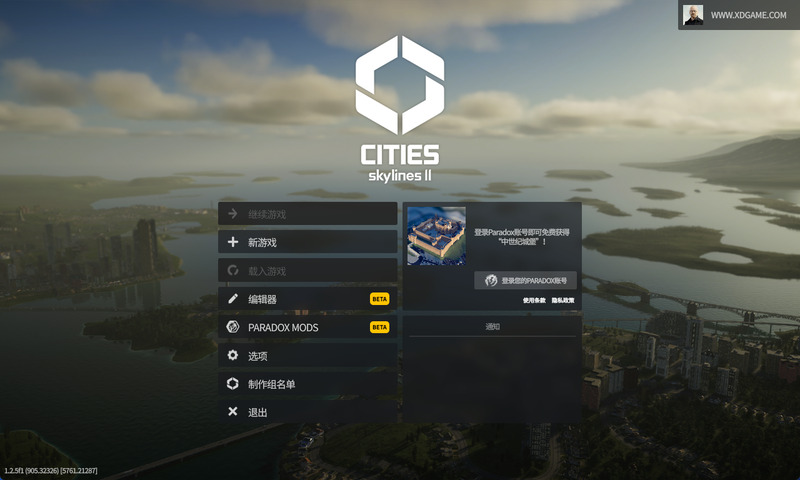This screenshot has height=480, width=800.
Task: Click the medieval castle reward thumbnail
Action: [437, 236]
